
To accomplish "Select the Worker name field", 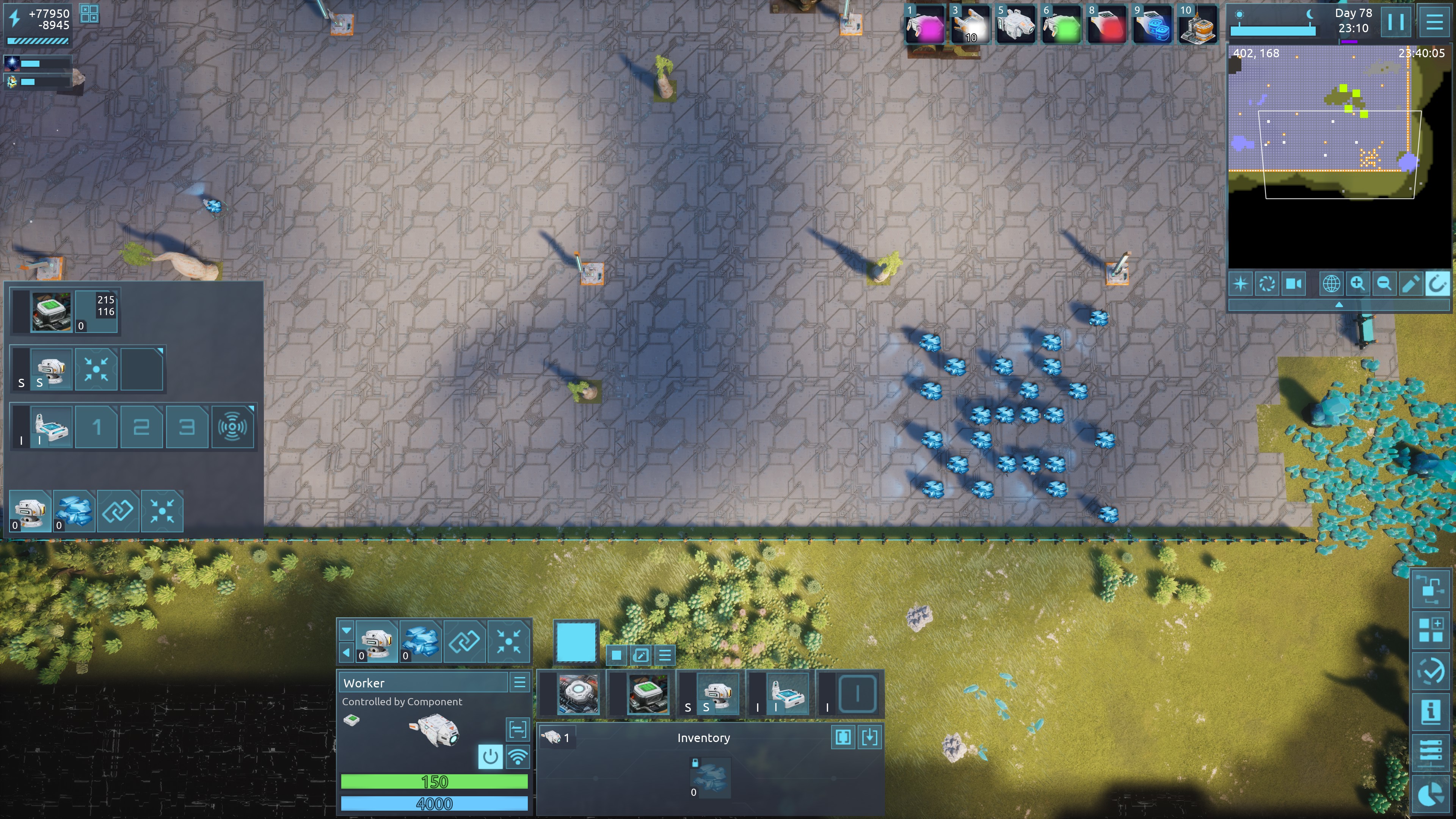I will pos(424,683).
